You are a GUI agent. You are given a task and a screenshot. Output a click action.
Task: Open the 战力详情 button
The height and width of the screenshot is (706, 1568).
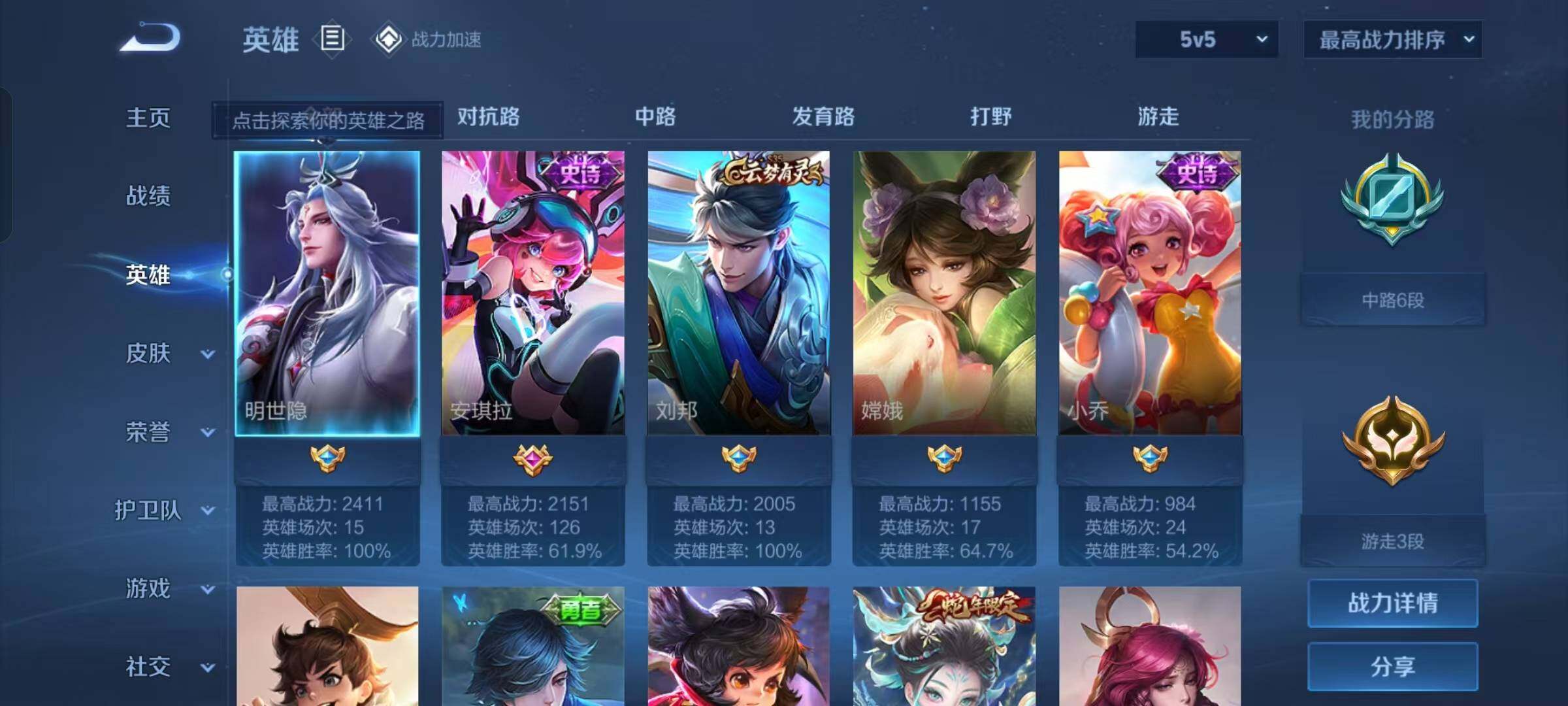coord(1392,603)
